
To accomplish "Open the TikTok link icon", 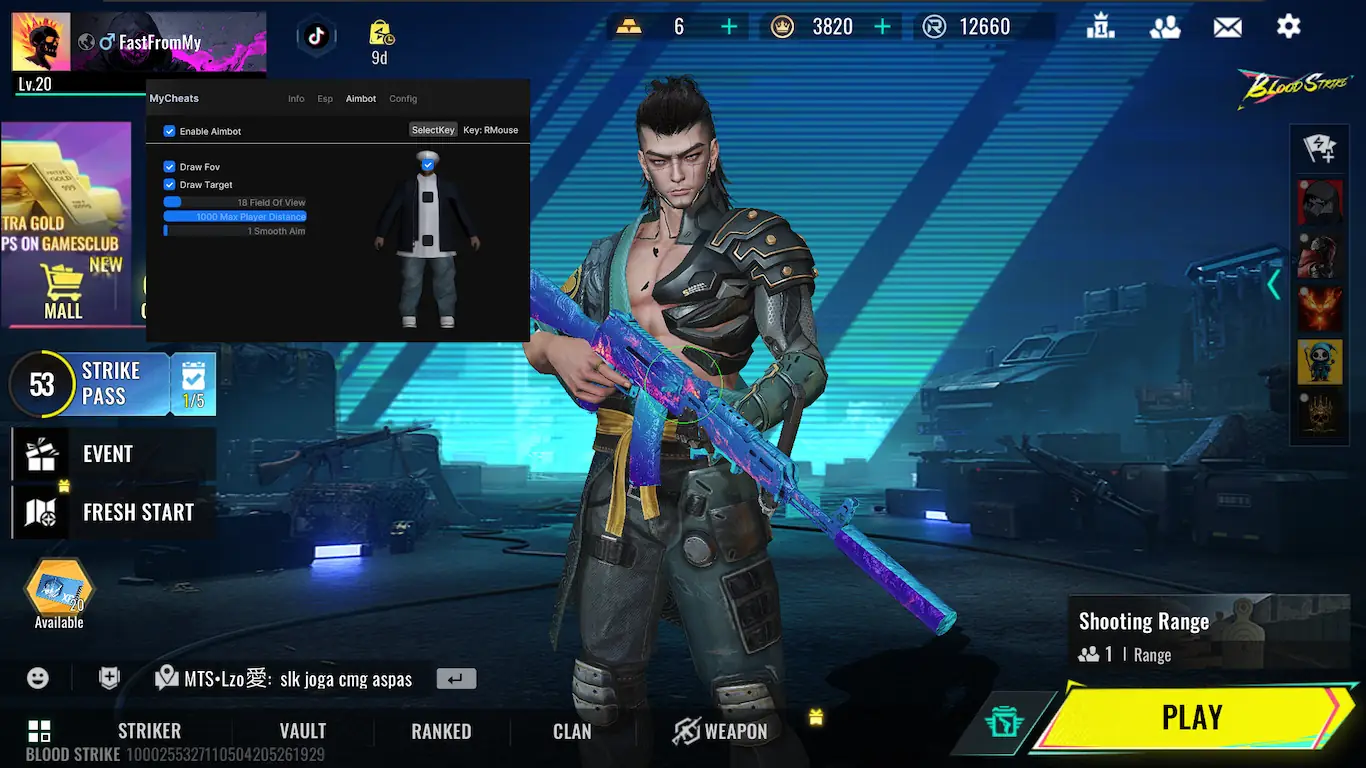I will coord(316,37).
